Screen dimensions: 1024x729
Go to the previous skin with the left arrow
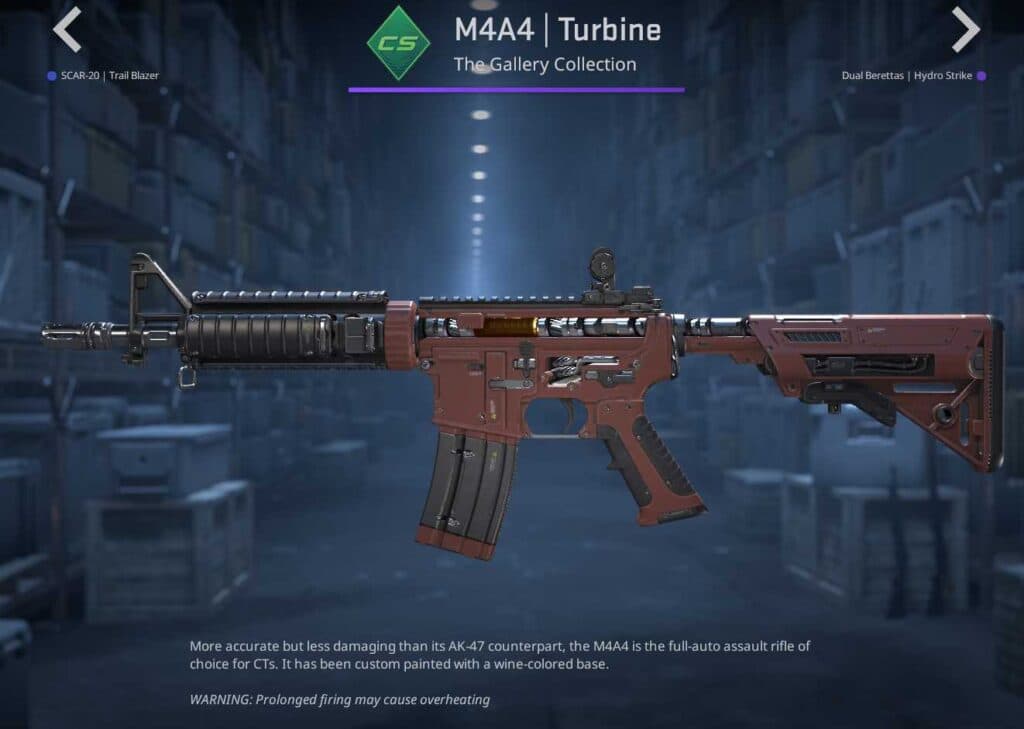67,30
